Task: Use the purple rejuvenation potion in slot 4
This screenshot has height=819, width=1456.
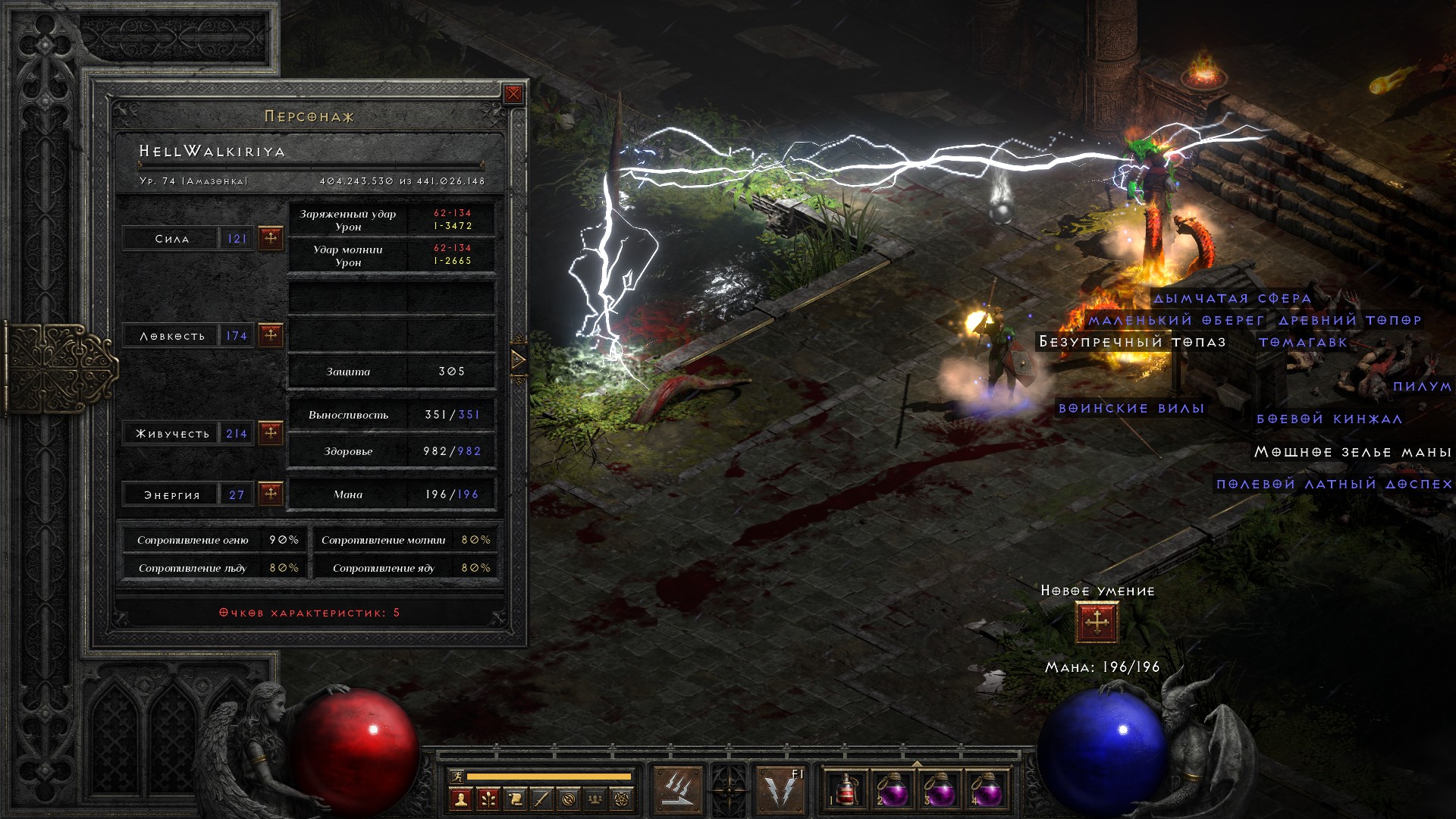Action: point(987,790)
